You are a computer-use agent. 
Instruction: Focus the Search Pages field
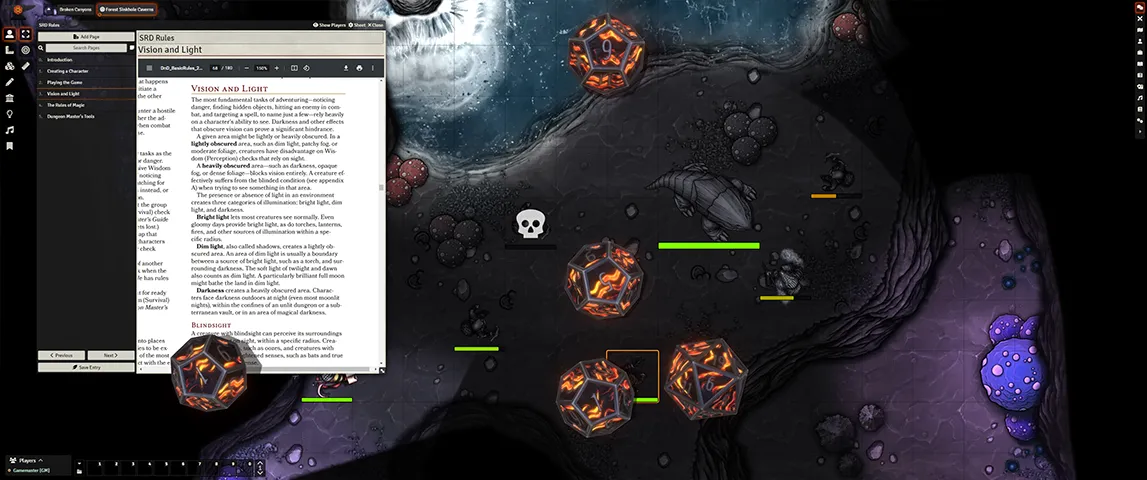(x=86, y=47)
